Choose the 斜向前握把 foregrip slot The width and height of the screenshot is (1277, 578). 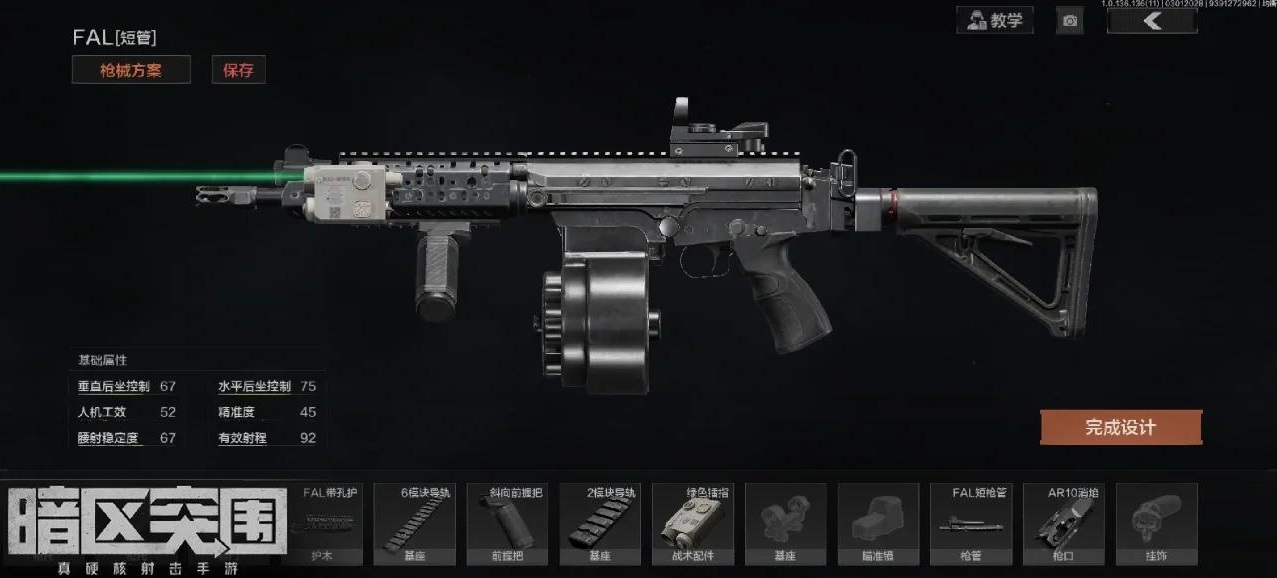tap(507, 524)
